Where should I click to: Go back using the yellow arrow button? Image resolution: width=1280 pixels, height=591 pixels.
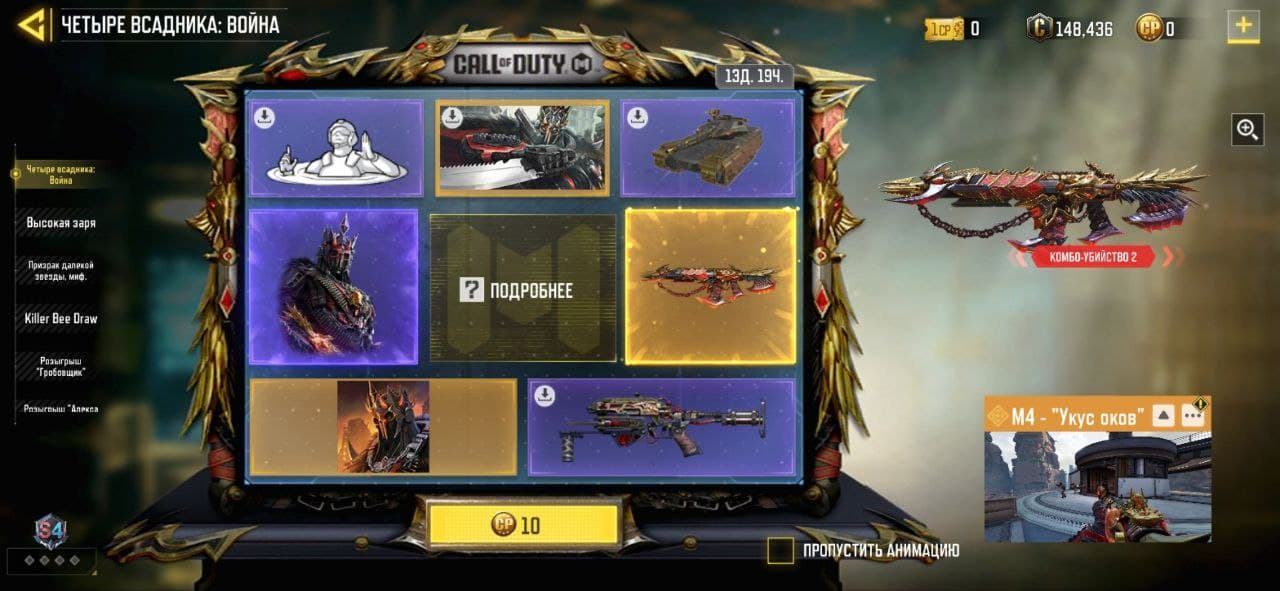(32, 25)
